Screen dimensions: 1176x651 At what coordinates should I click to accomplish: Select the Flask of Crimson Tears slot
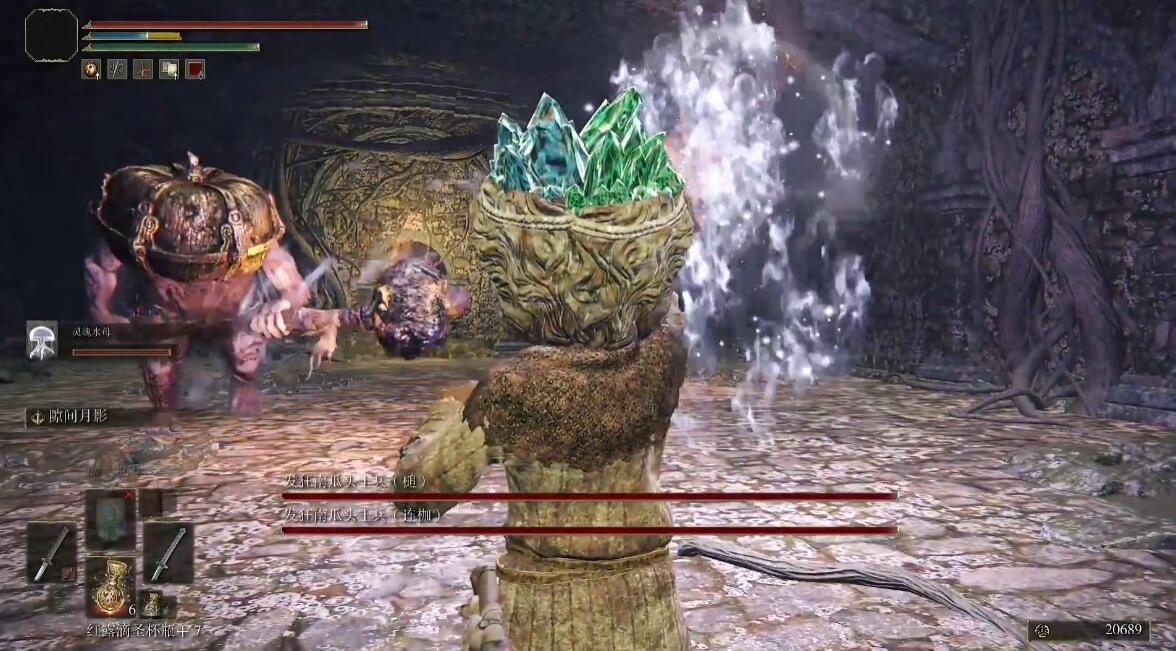pyautogui.click(x=109, y=583)
